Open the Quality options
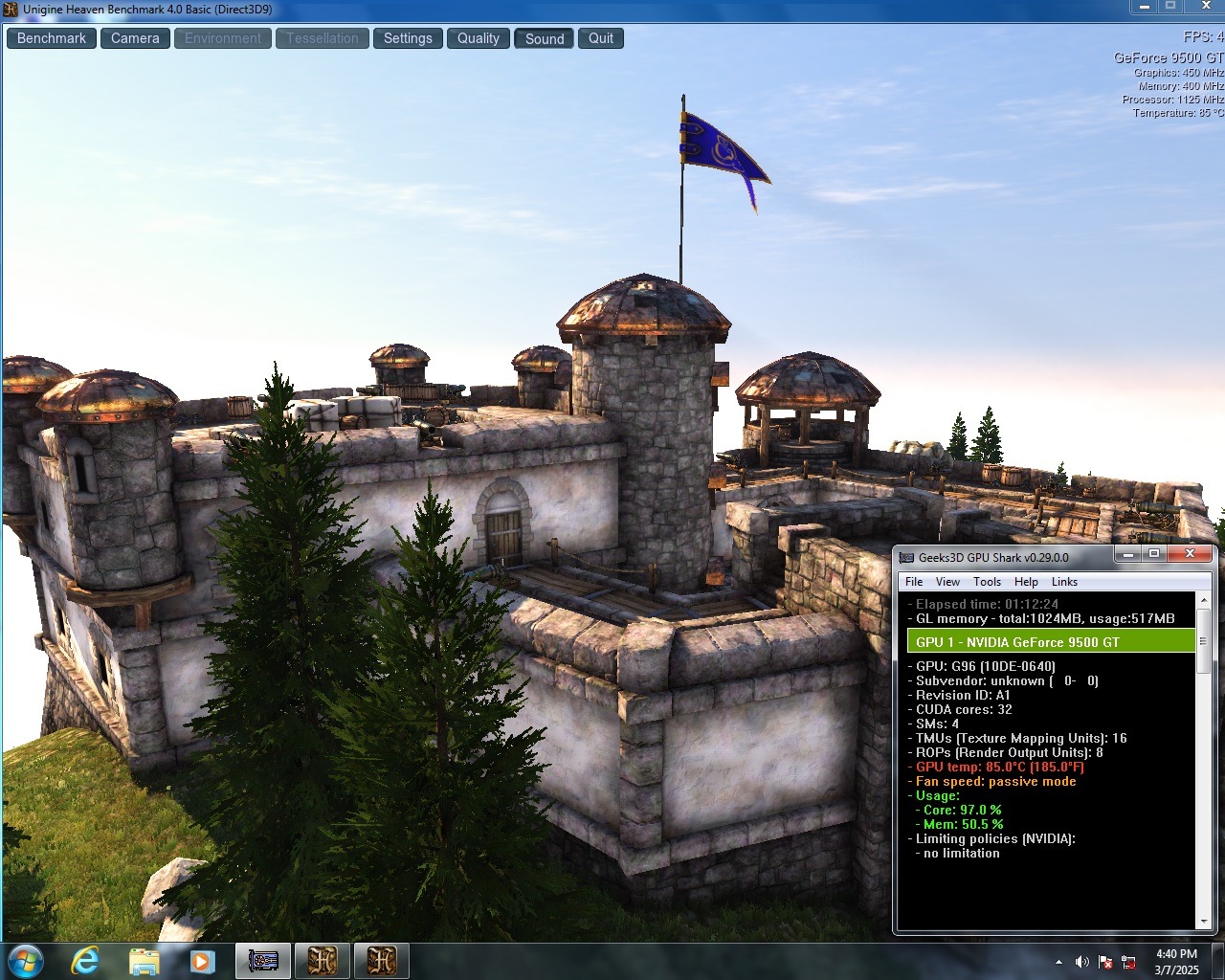The image size is (1225, 980). pyautogui.click(x=478, y=38)
